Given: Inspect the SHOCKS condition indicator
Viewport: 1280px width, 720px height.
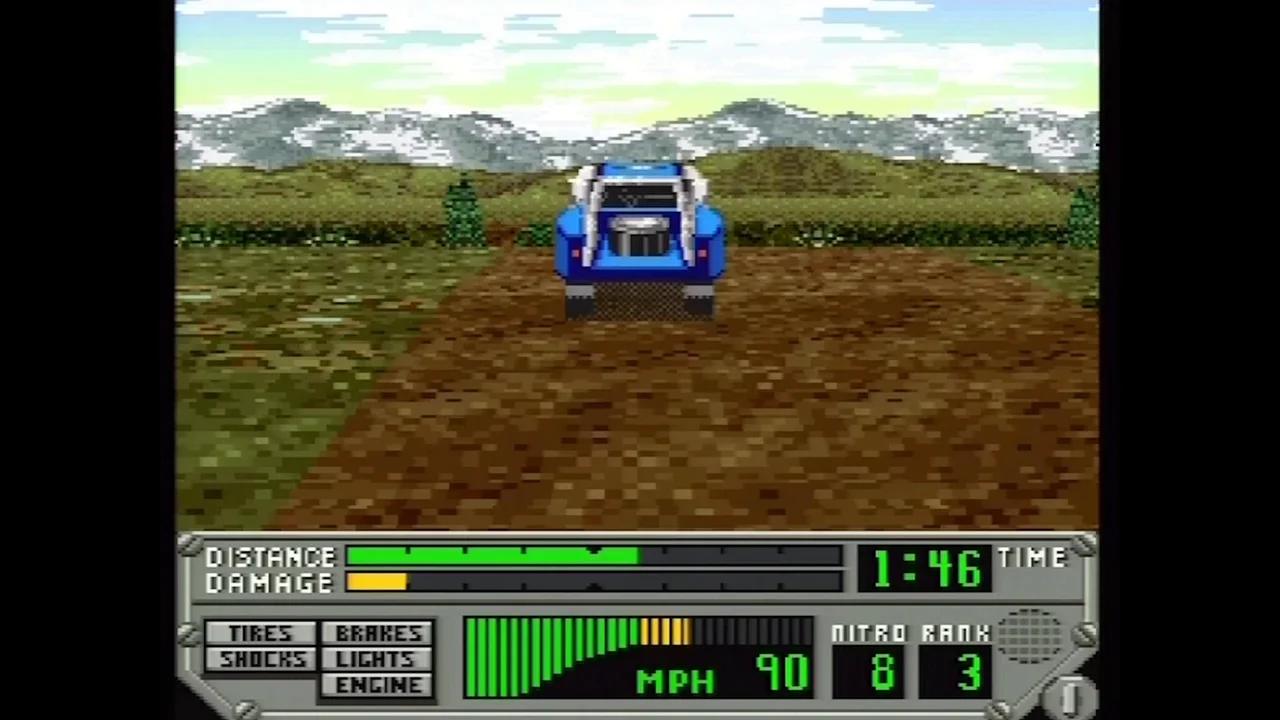Looking at the screenshot, I should [x=262, y=659].
